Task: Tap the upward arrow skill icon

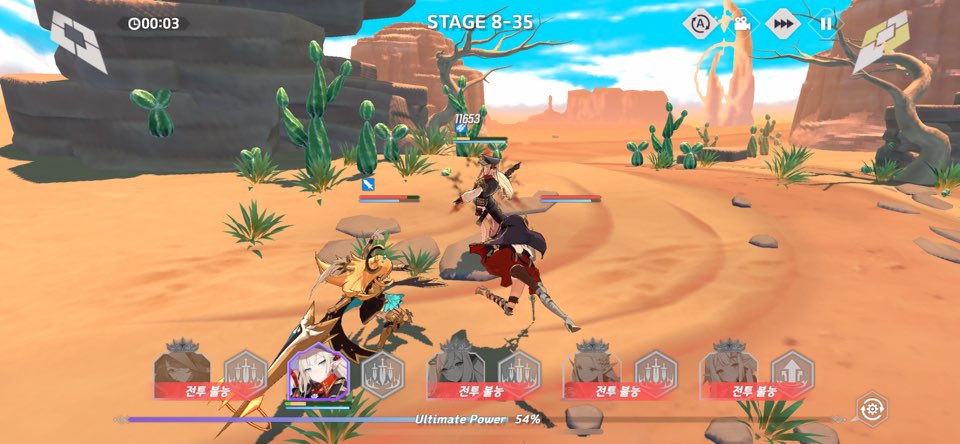Action: click(x=793, y=372)
